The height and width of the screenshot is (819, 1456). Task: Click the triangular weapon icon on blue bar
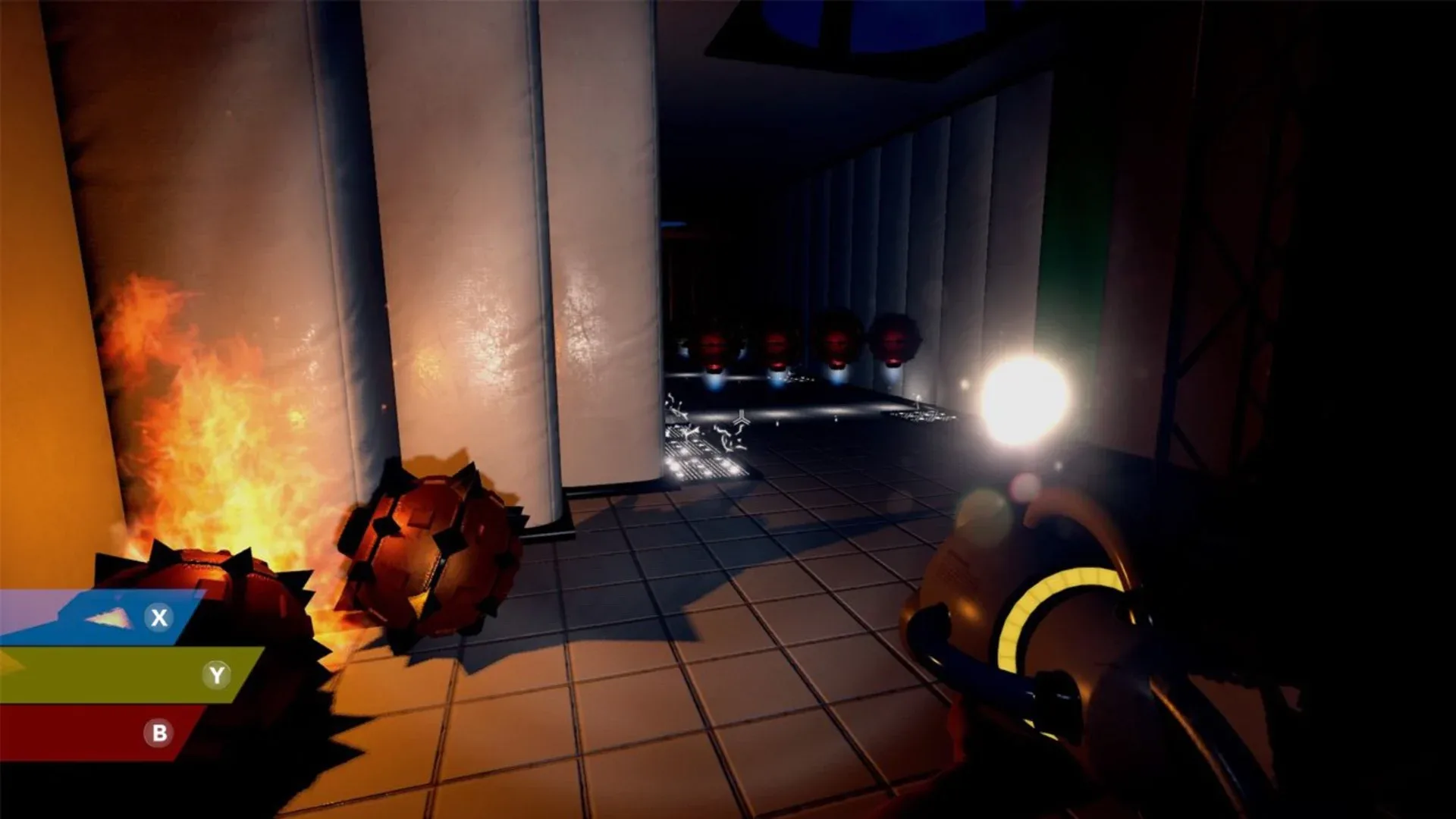tap(108, 618)
